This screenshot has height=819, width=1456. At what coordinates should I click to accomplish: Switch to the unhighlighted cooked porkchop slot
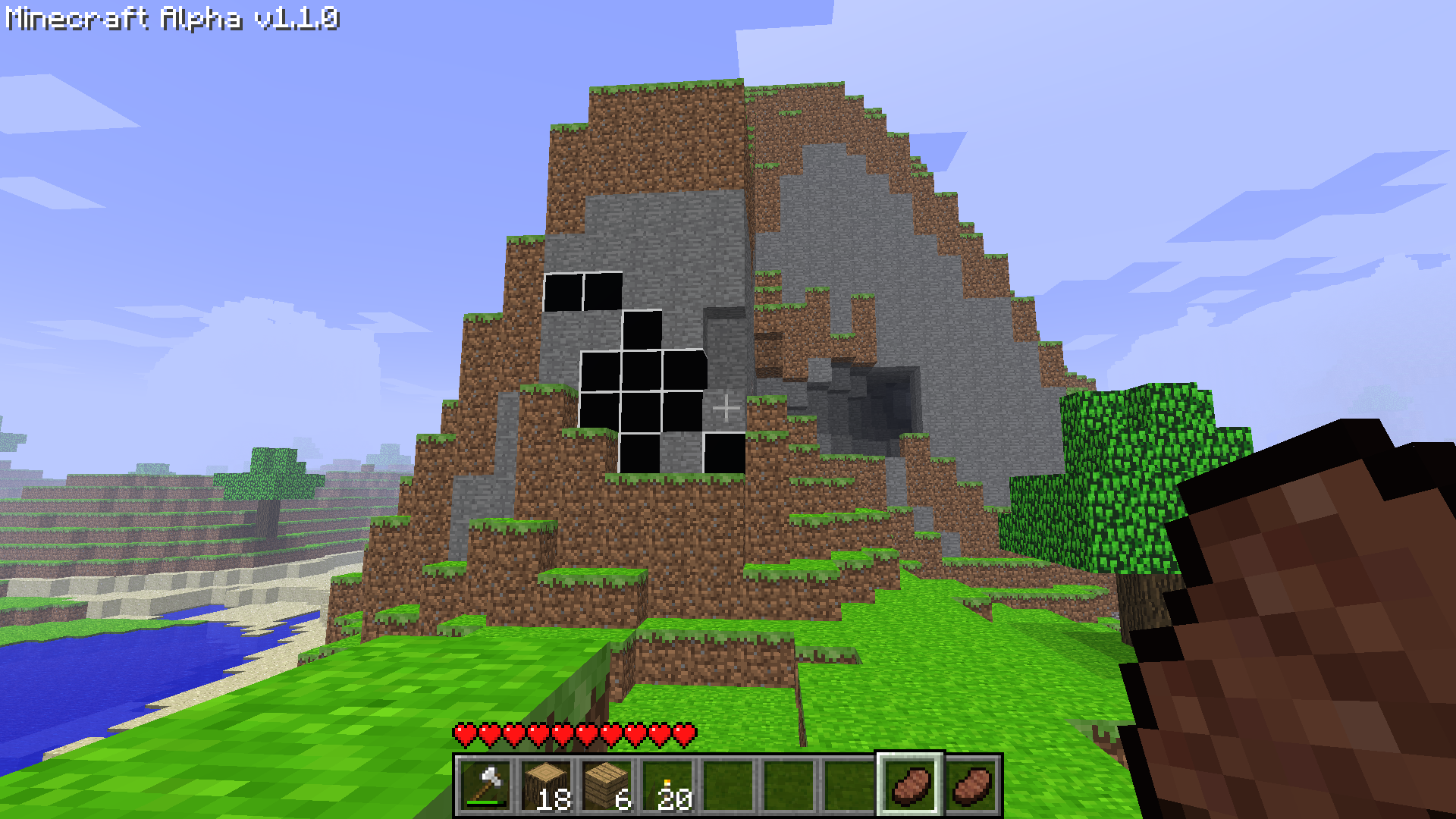pyautogui.click(x=971, y=785)
